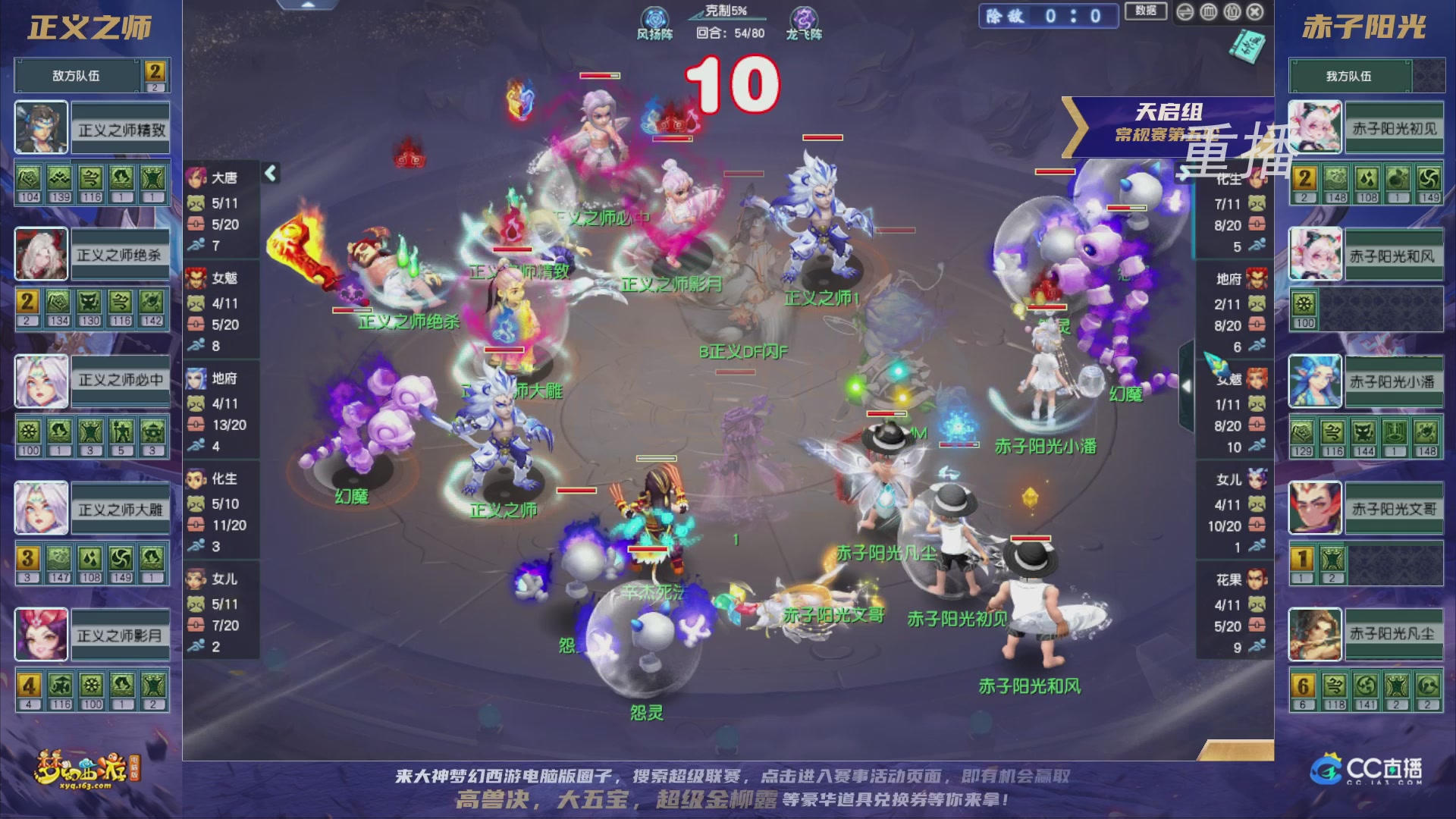This screenshot has width=1456, height=819.
Task: Click the 赤子阳光初见 character portrait thumbnail
Action: point(1315,126)
